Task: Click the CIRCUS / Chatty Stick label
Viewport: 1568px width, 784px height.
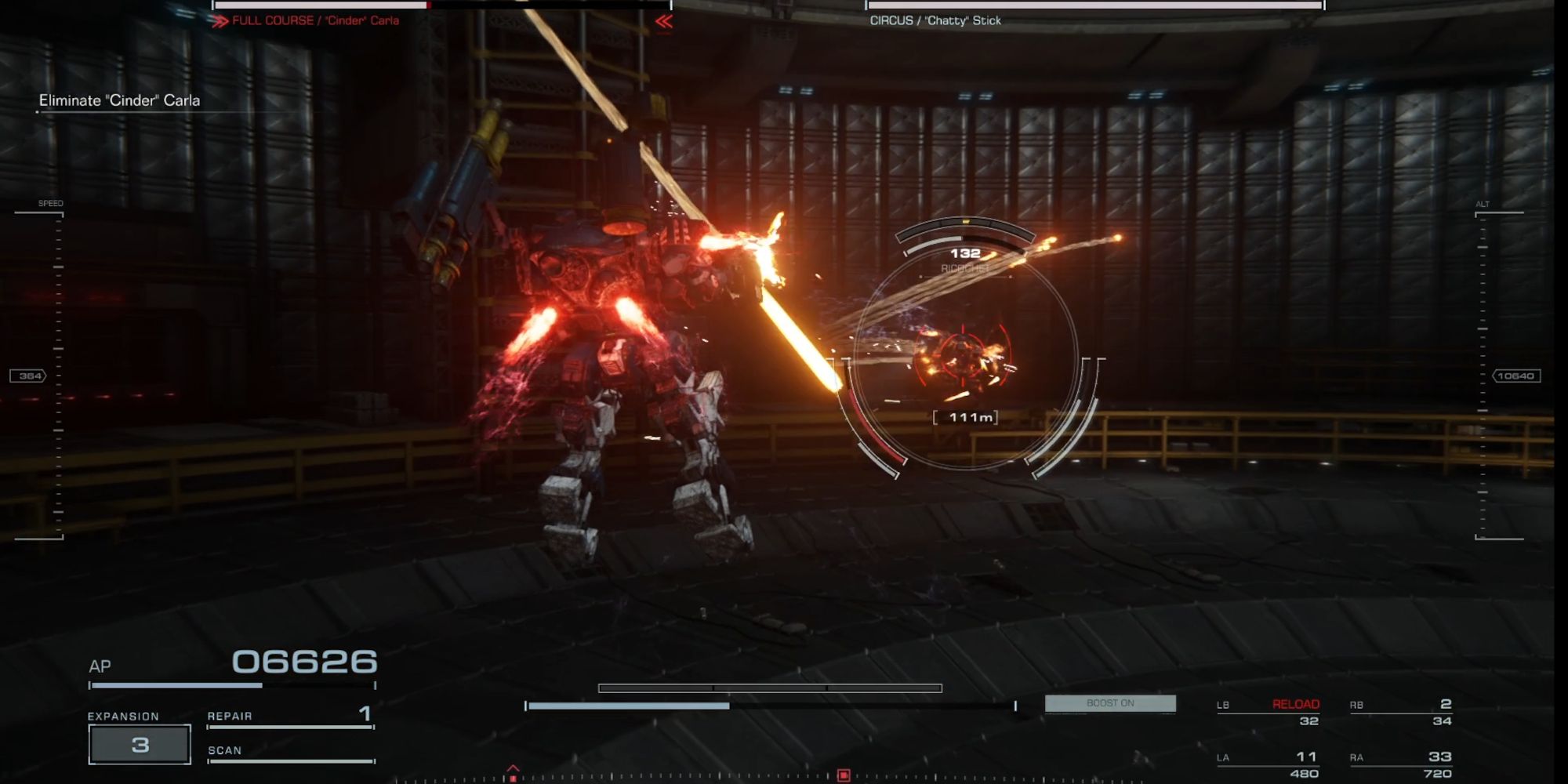Action: (x=934, y=20)
